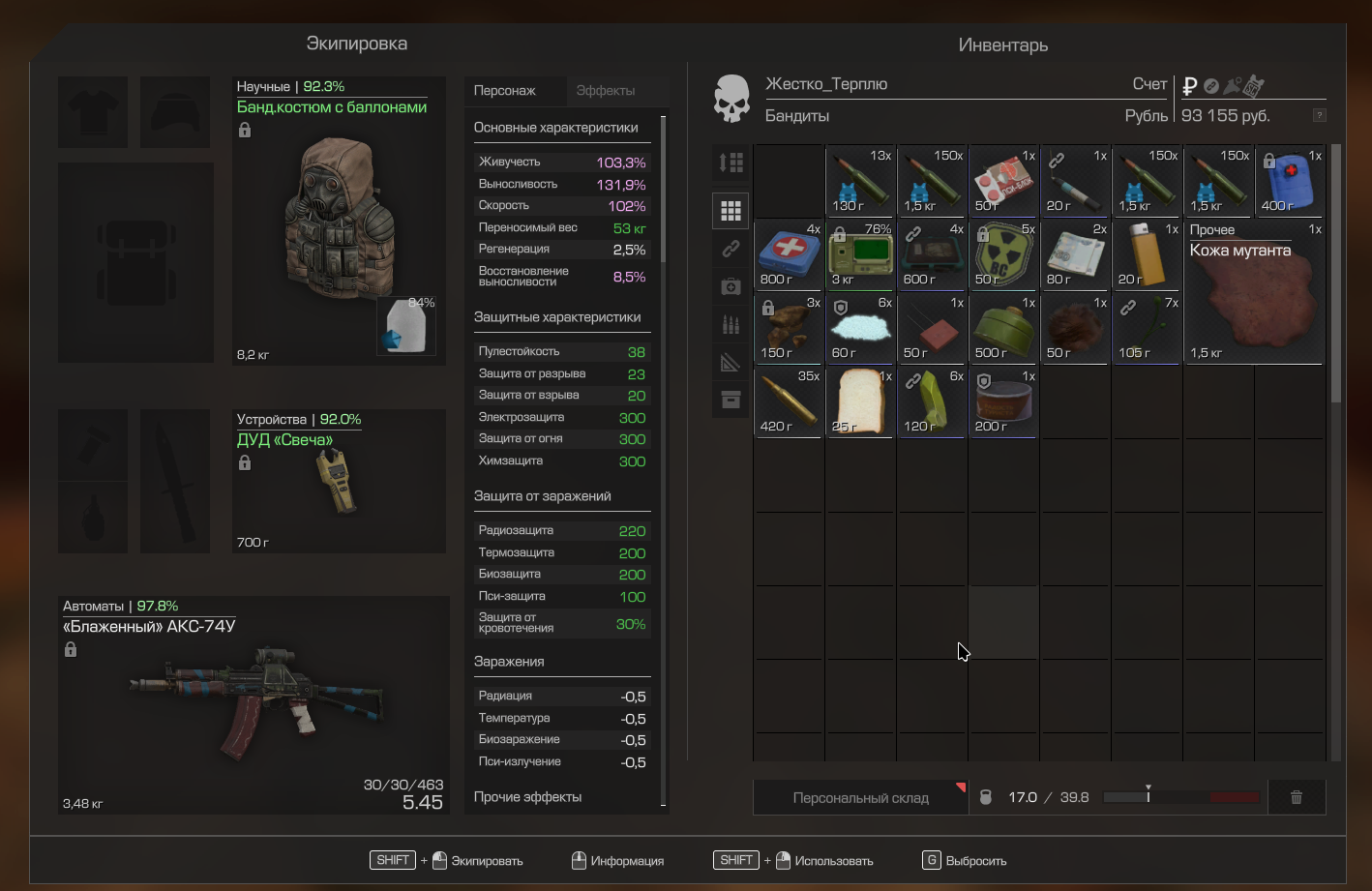The height and width of the screenshot is (891, 1372).
Task: Select the ДУД «Свеча» device slot
Action: pyautogui.click(x=339, y=481)
